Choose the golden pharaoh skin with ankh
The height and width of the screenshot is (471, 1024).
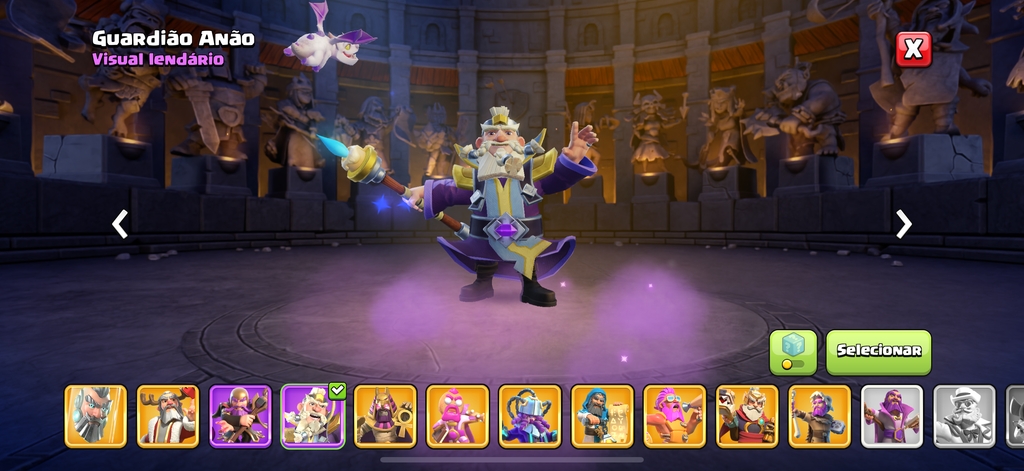[x=385, y=416]
